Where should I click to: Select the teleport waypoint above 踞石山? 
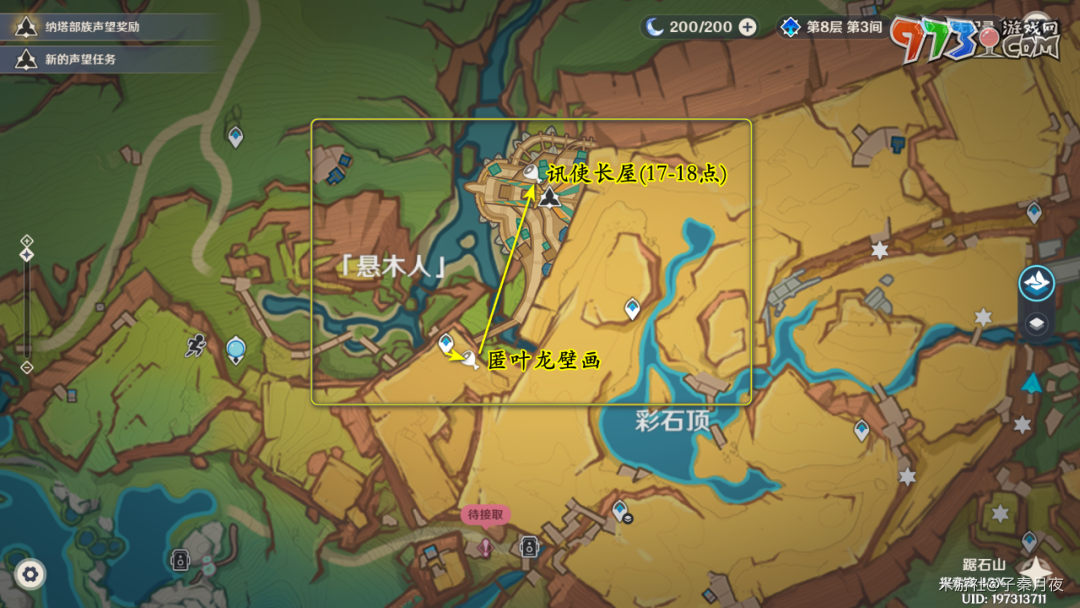pyautogui.click(x=1029, y=540)
